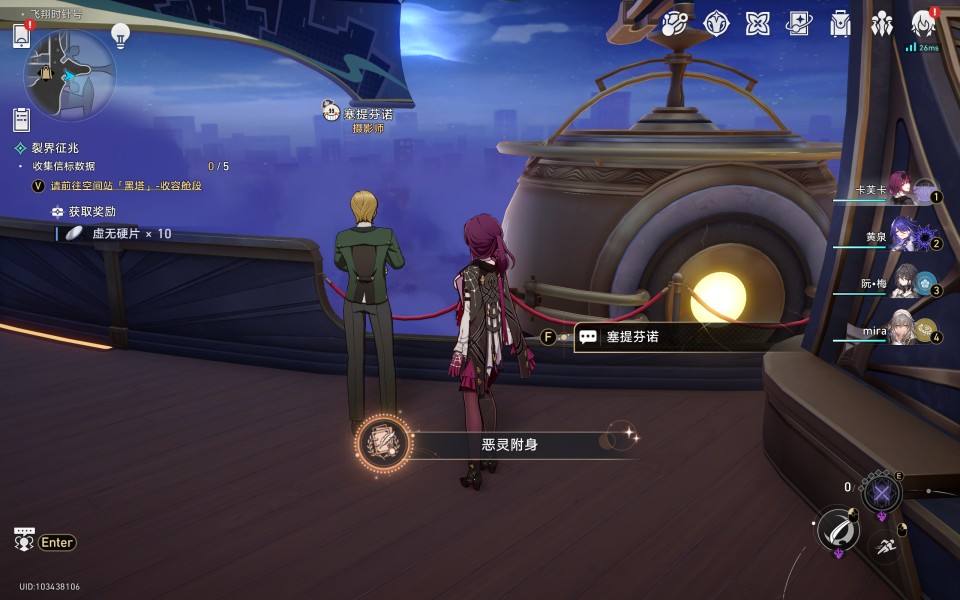The image size is (960, 600).
Task: Open the backpack inventory icon
Action: click(x=840, y=24)
